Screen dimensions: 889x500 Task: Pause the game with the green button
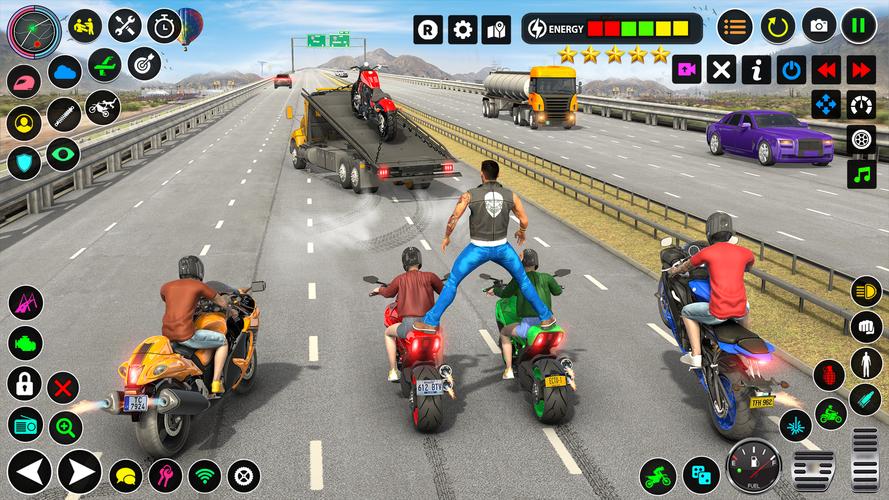point(859,26)
